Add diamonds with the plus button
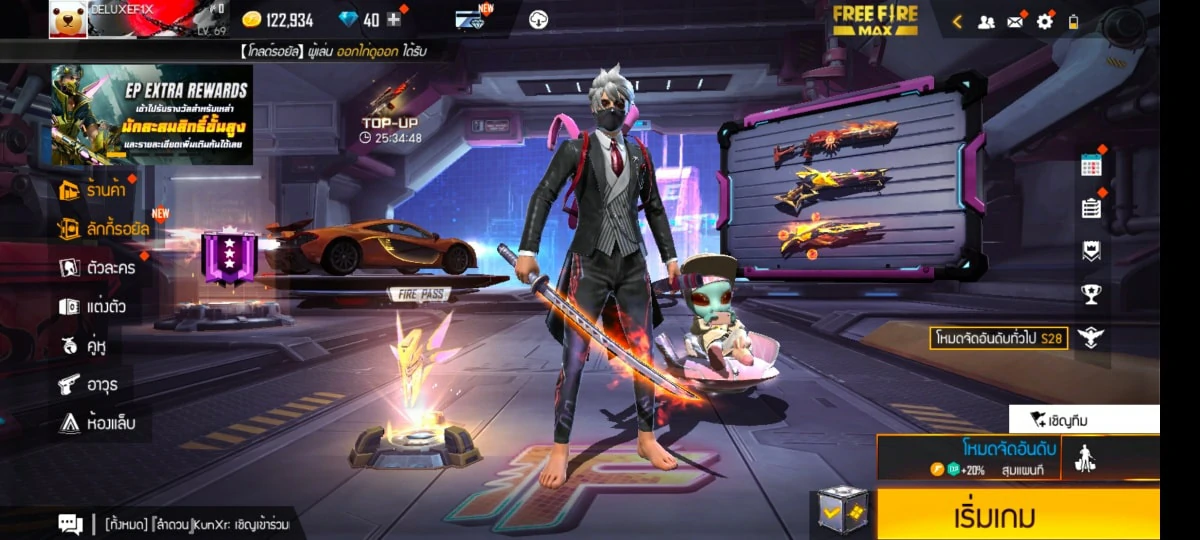This screenshot has width=1200, height=540. point(394,19)
